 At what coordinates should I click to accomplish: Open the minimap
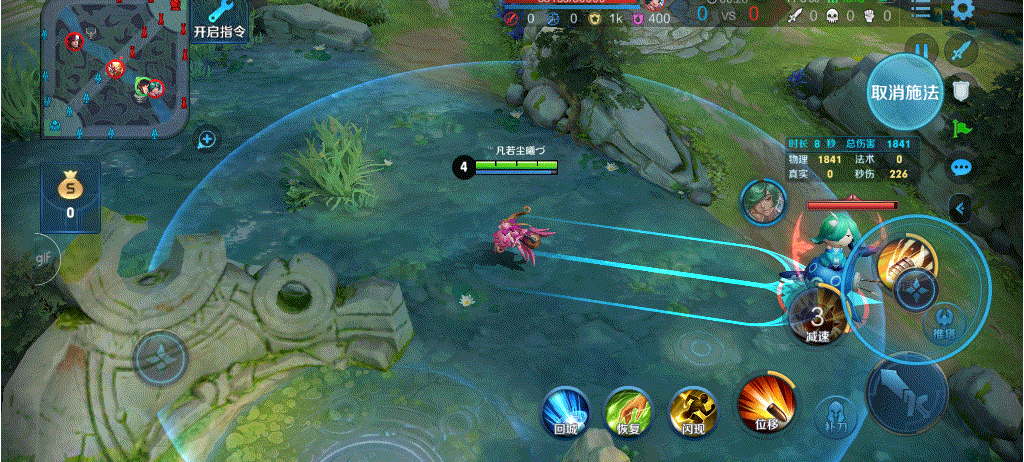tap(115, 68)
